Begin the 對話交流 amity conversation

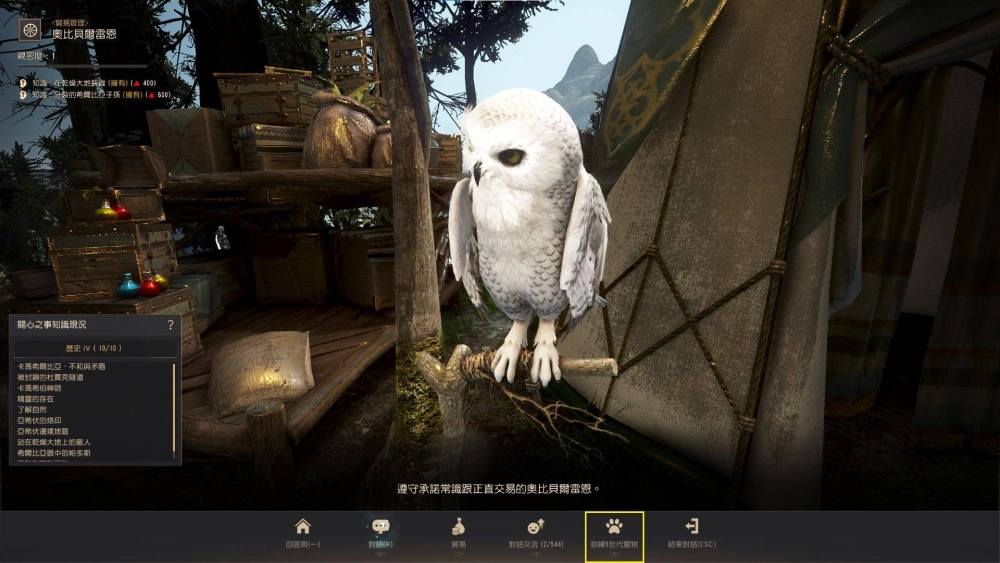[535, 533]
